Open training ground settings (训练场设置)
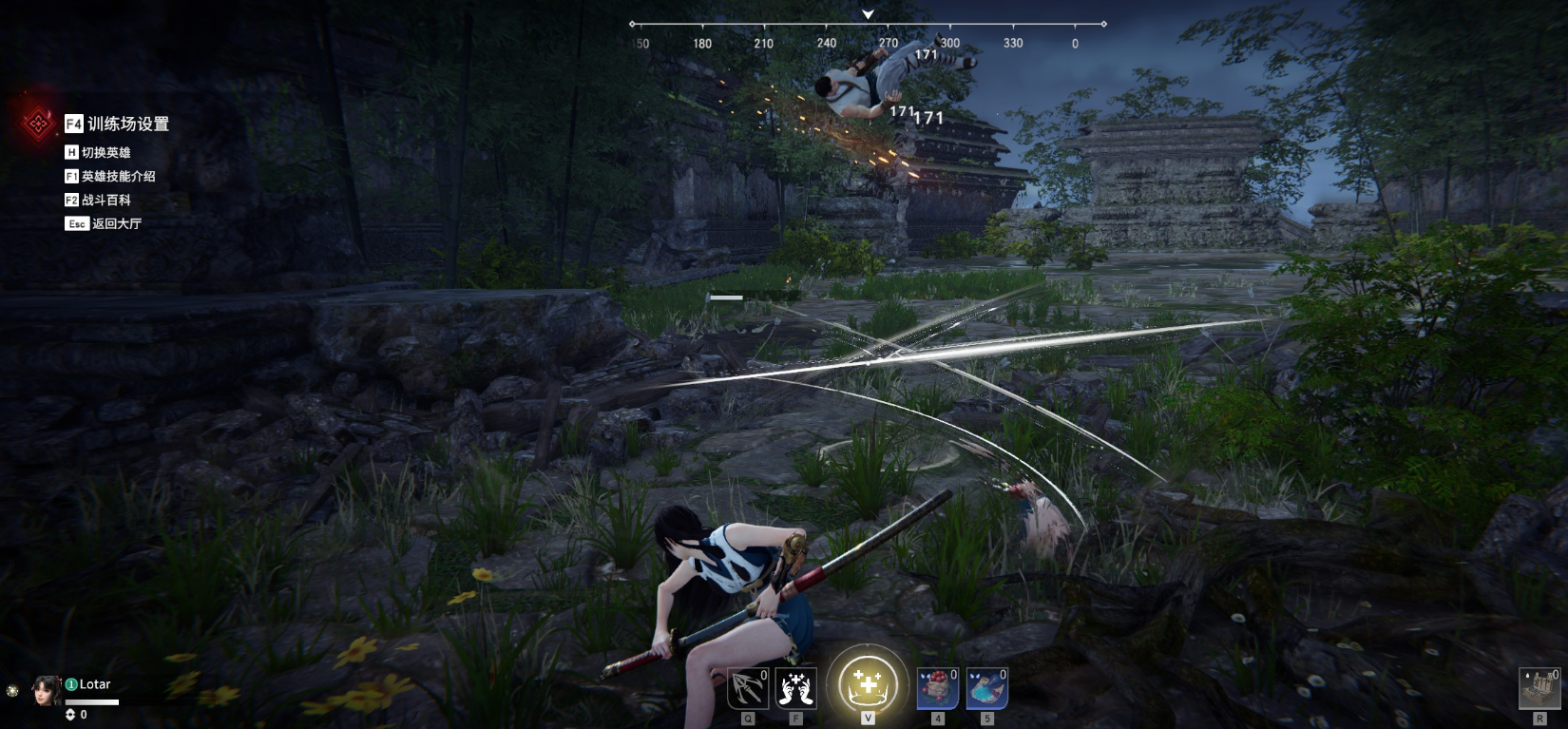1568x729 pixels. tap(117, 124)
